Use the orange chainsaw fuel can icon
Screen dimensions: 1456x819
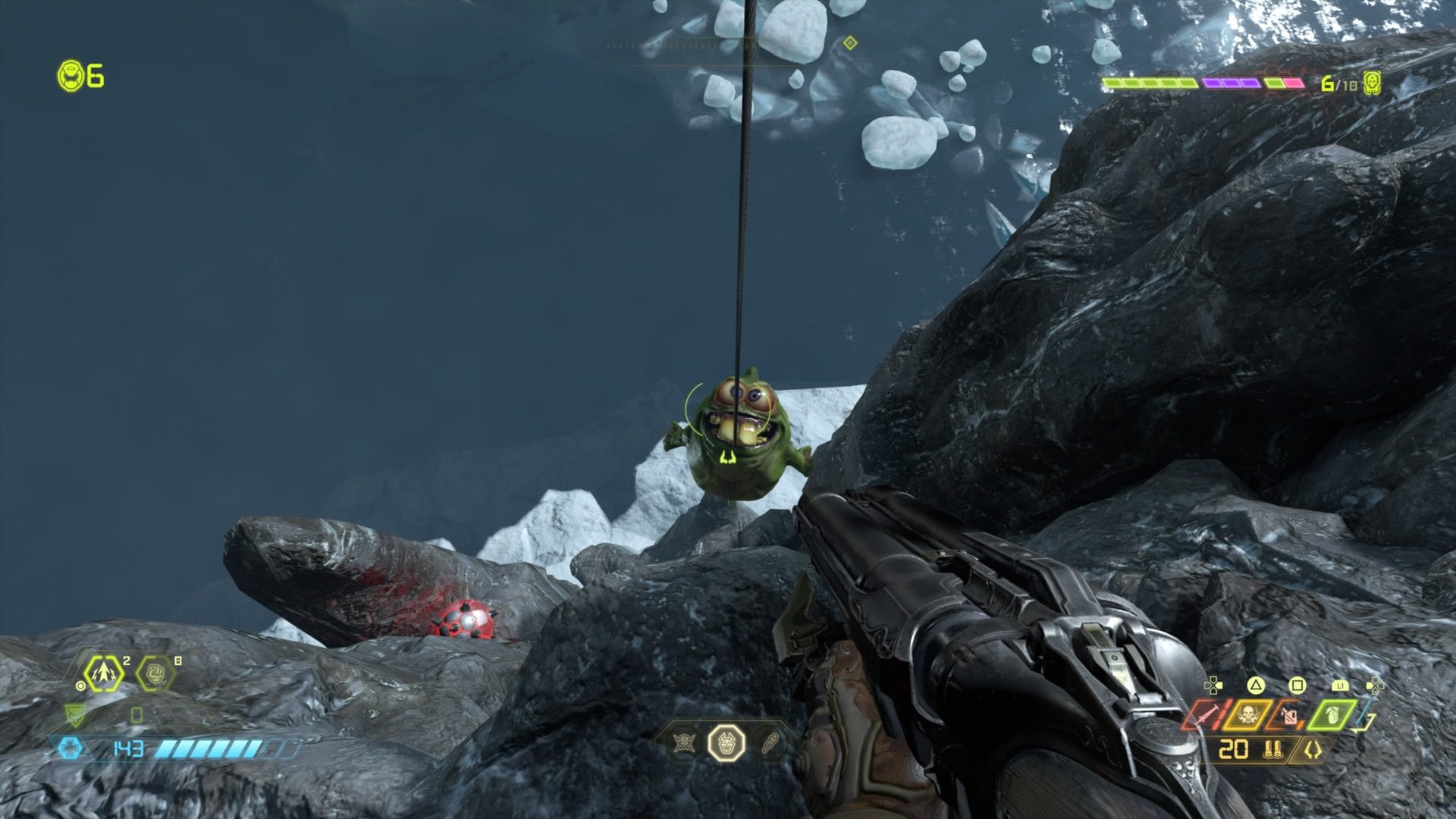(x=1289, y=715)
